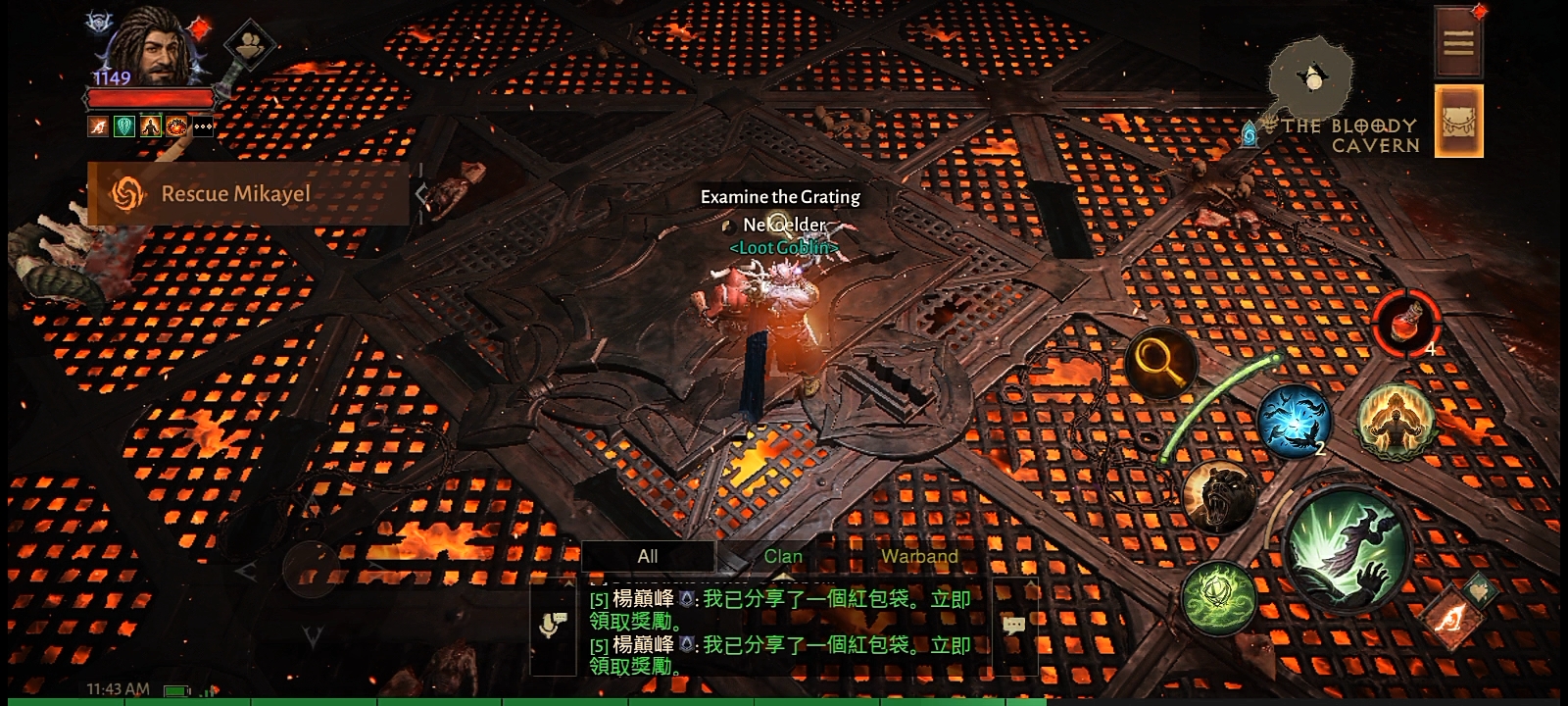Screen dimensions: 1568x706
Task: Collapse the quest tracker arrow
Action: [x=422, y=194]
